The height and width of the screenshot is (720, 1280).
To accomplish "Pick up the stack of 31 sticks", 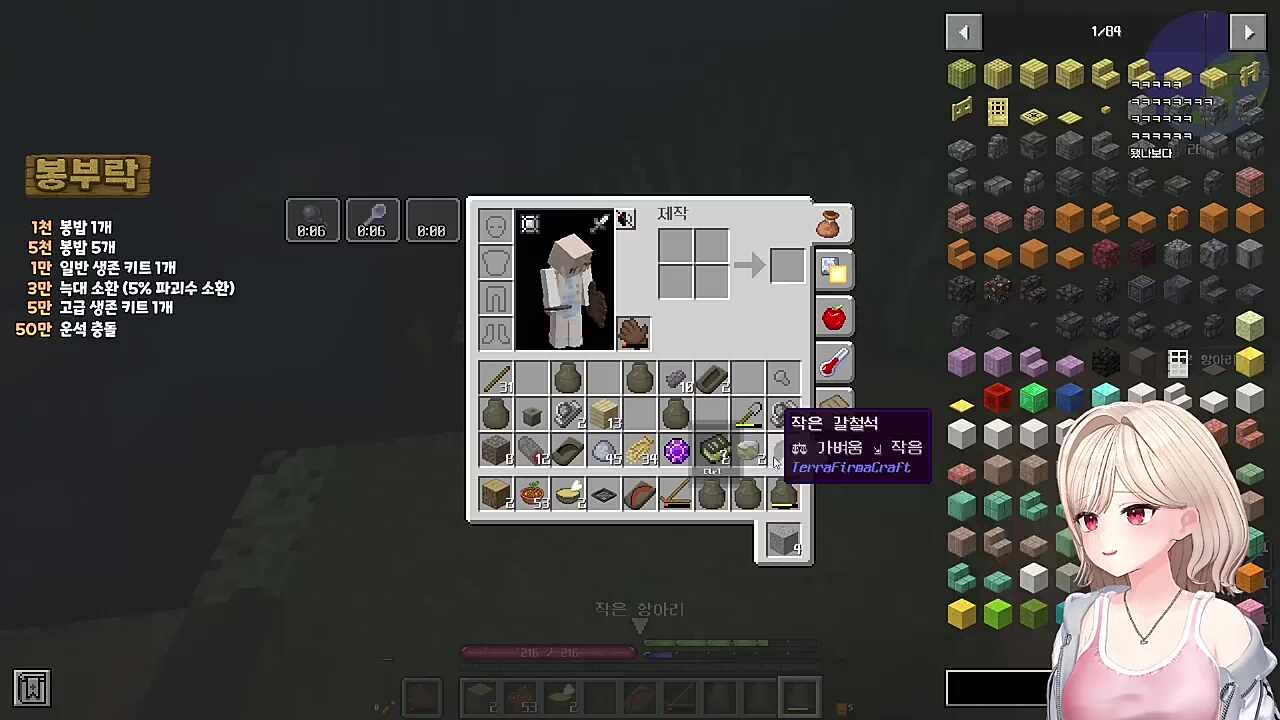I will click(x=496, y=379).
